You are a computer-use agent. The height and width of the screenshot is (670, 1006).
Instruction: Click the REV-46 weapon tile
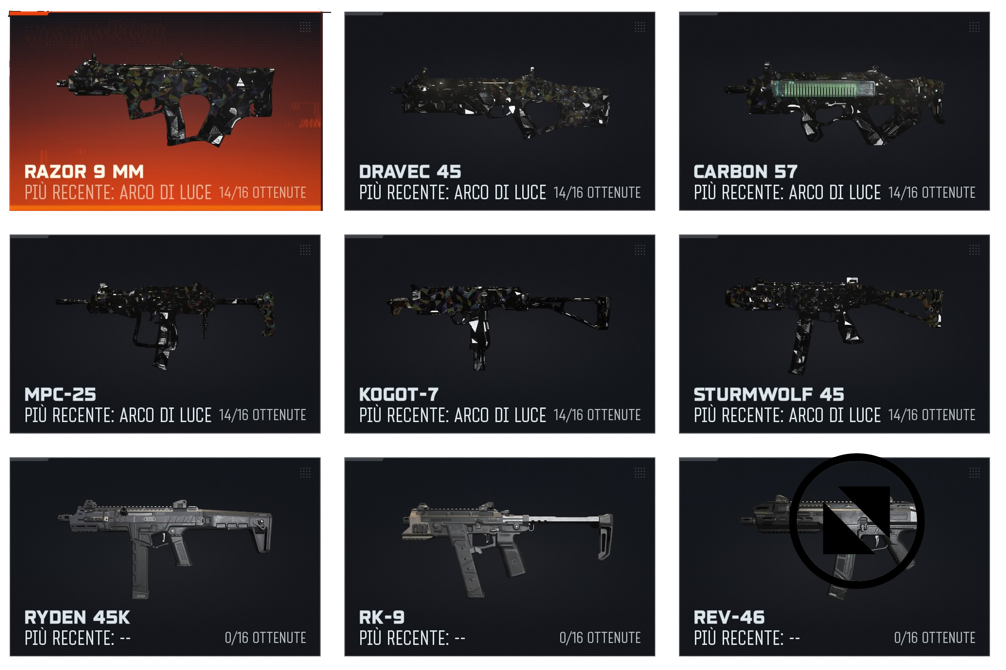[834, 557]
